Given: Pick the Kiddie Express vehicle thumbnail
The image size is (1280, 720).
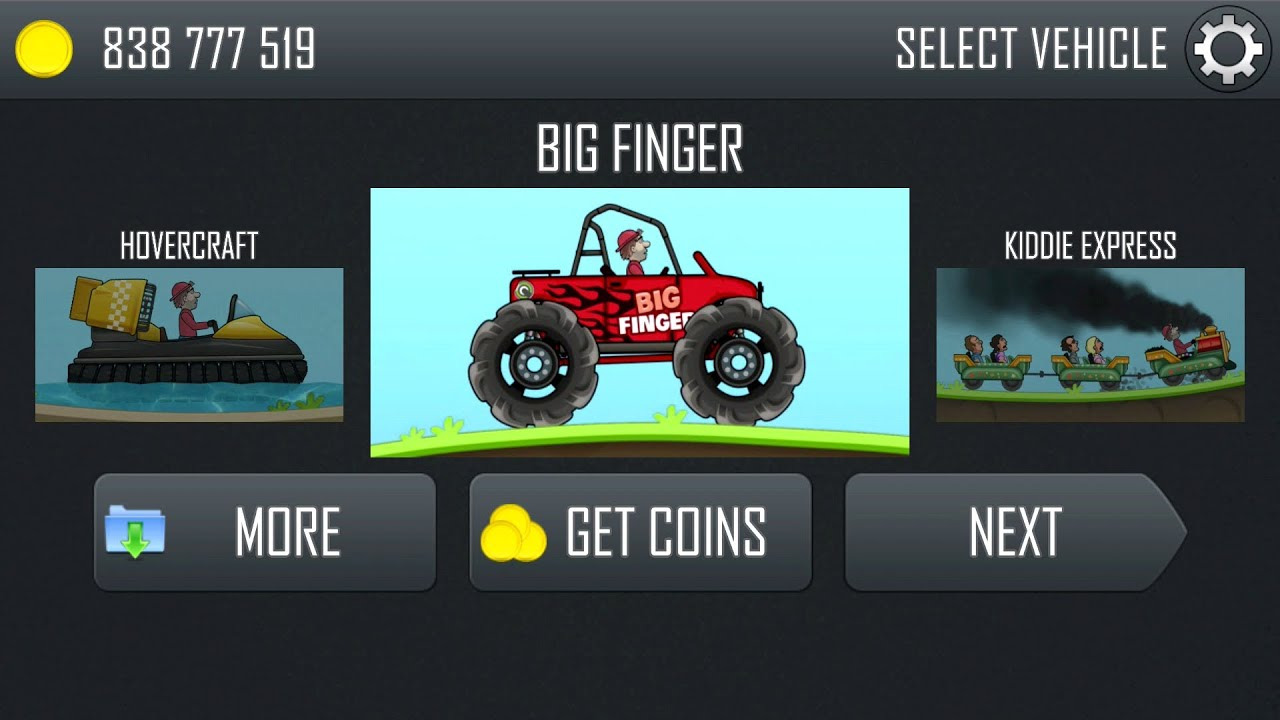Looking at the screenshot, I should pos(1090,344).
